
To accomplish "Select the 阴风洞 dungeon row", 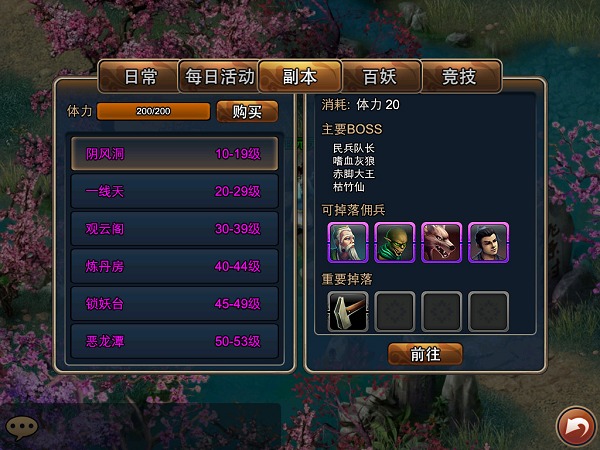I will 174,154.
